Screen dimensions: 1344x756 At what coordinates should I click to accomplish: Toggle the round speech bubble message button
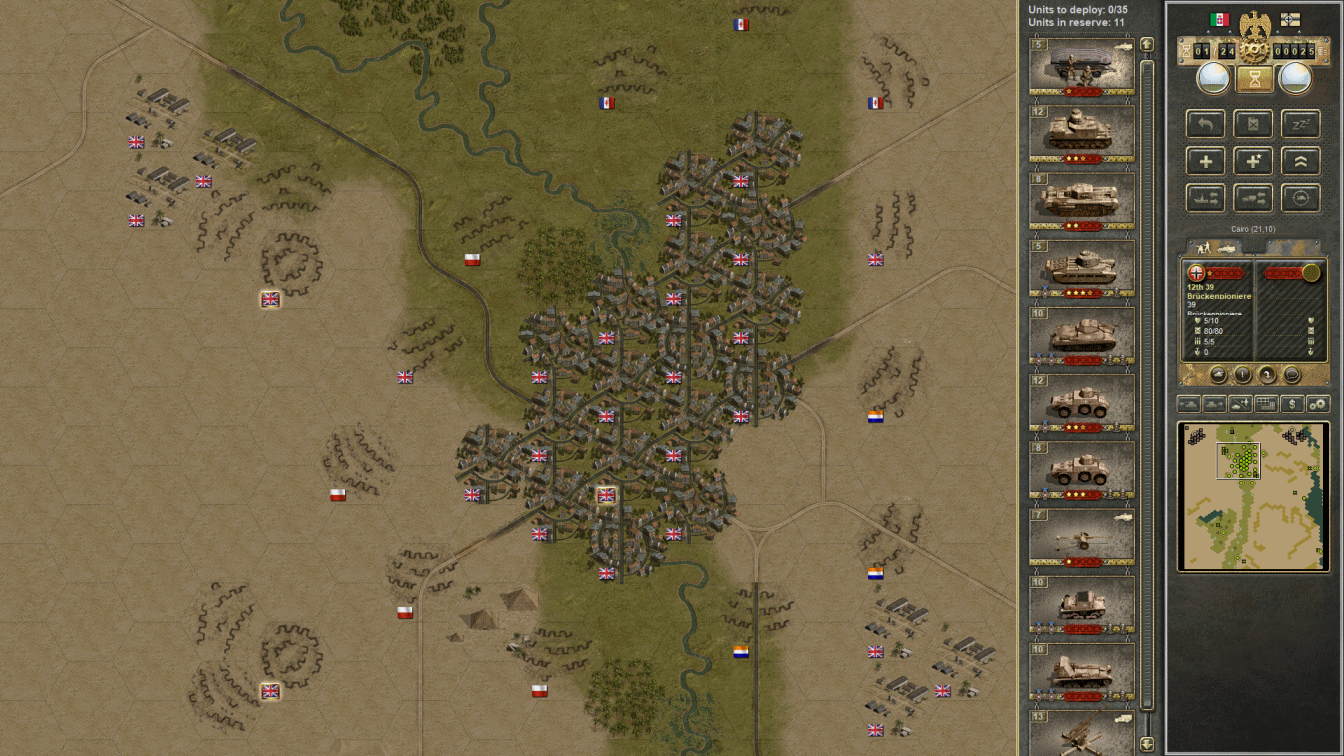click(x=1291, y=375)
